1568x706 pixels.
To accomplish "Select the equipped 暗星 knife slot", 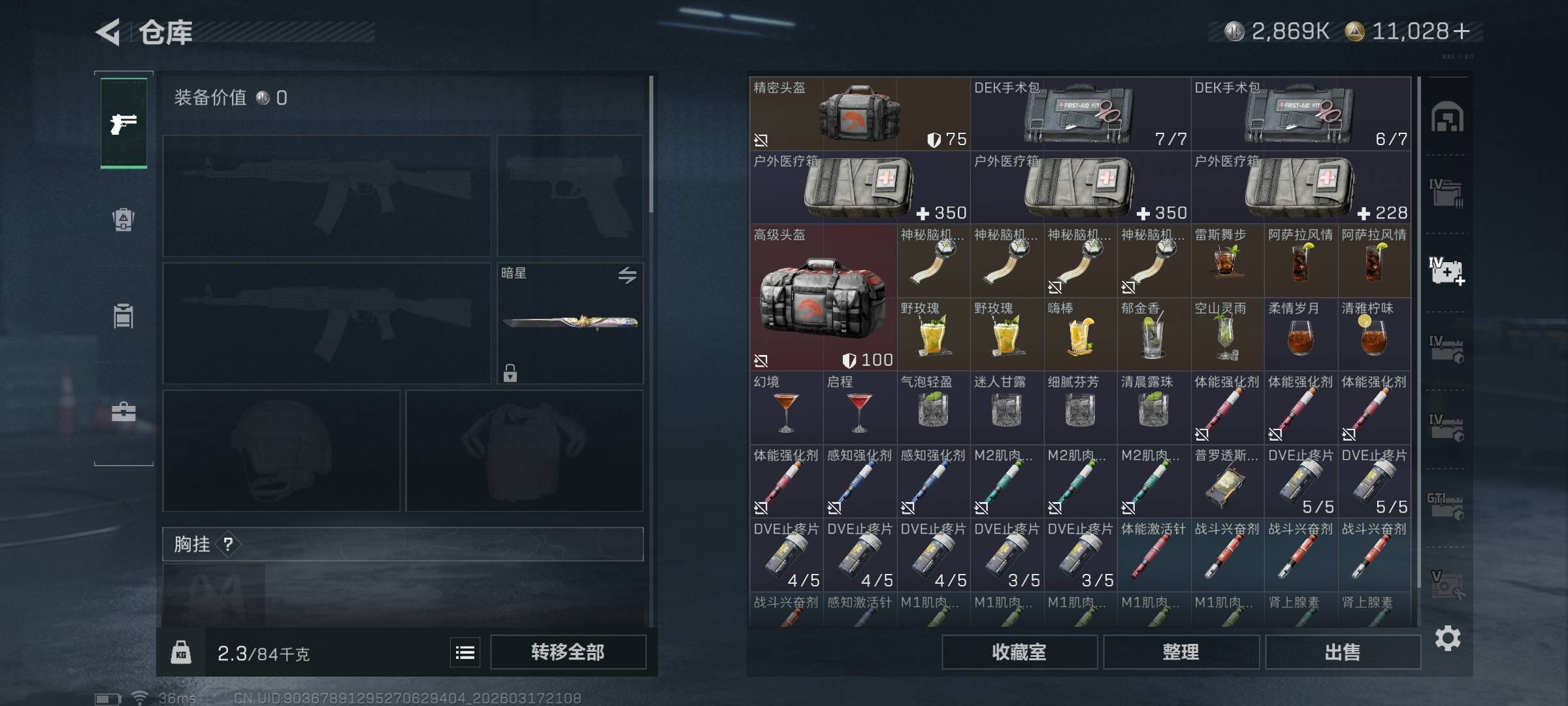I will [x=570, y=323].
